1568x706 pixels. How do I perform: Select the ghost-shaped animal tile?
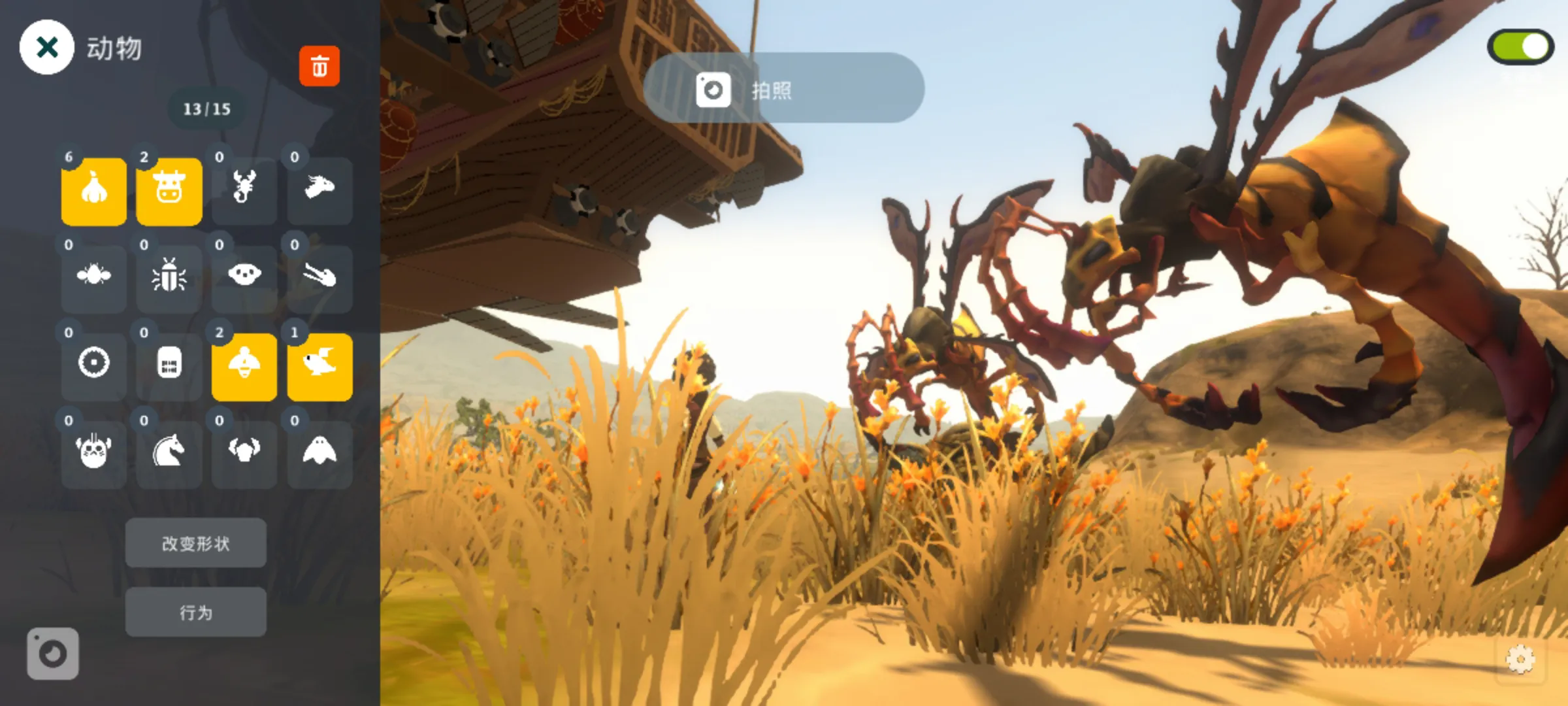click(x=319, y=454)
